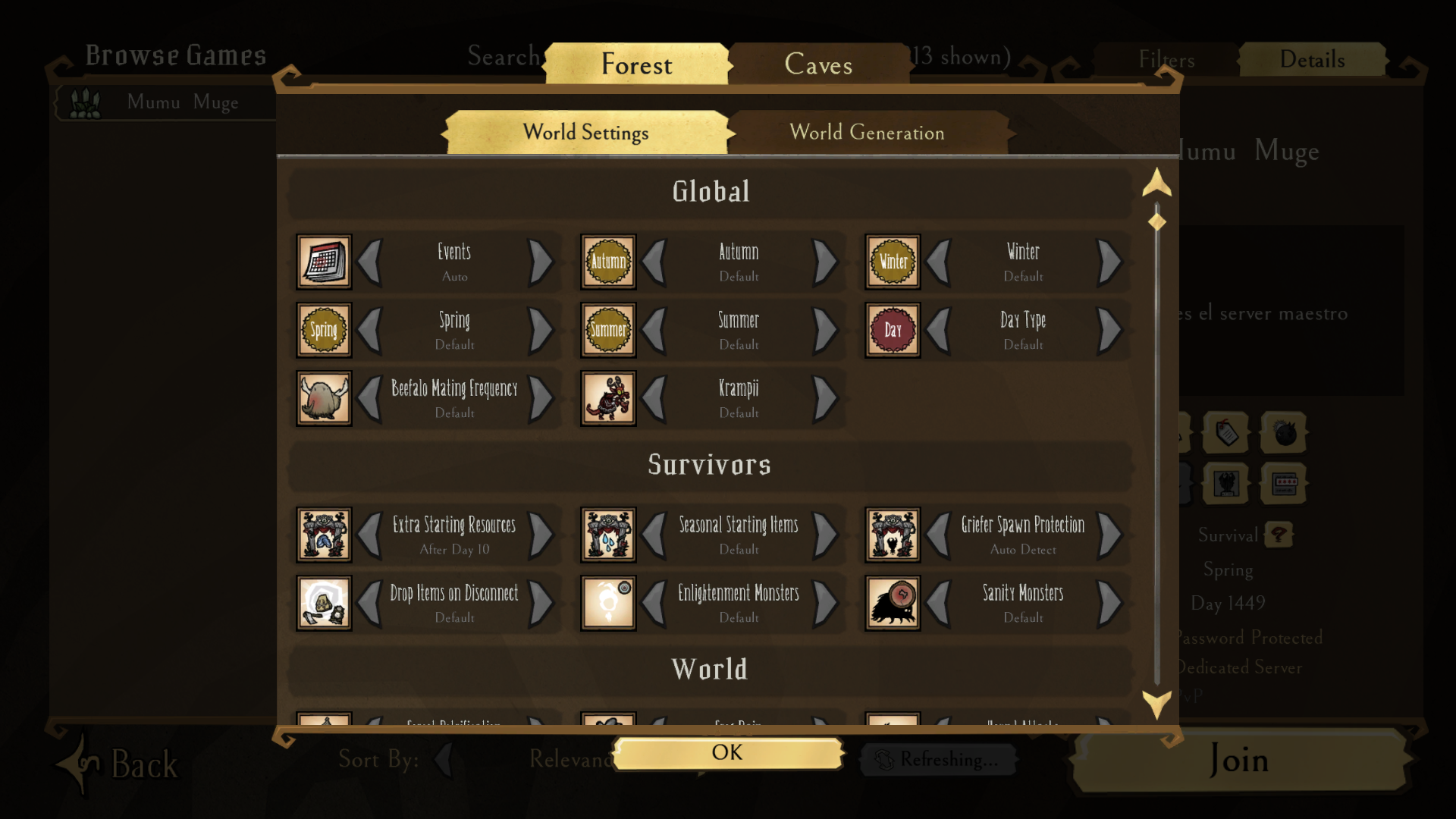
Task: Select the Summer season badge icon
Action: click(x=607, y=330)
